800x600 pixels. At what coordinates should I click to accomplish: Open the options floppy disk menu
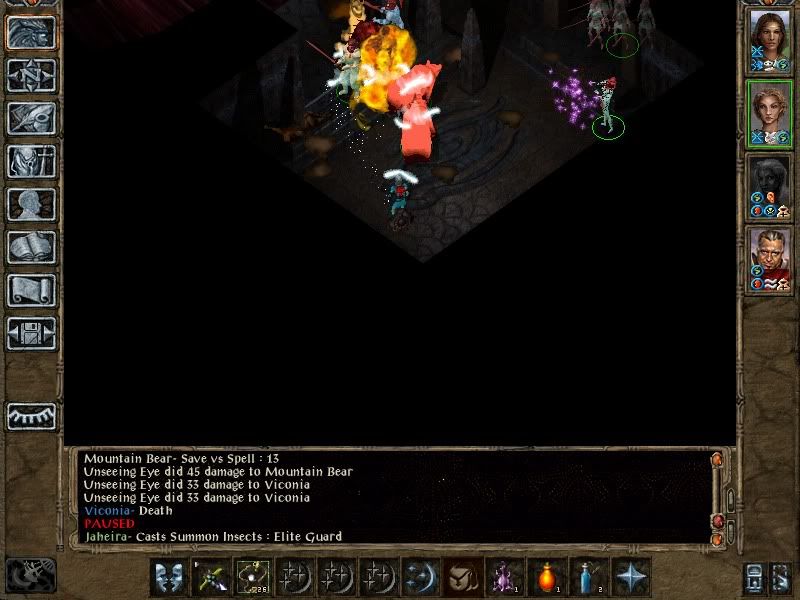31,333
